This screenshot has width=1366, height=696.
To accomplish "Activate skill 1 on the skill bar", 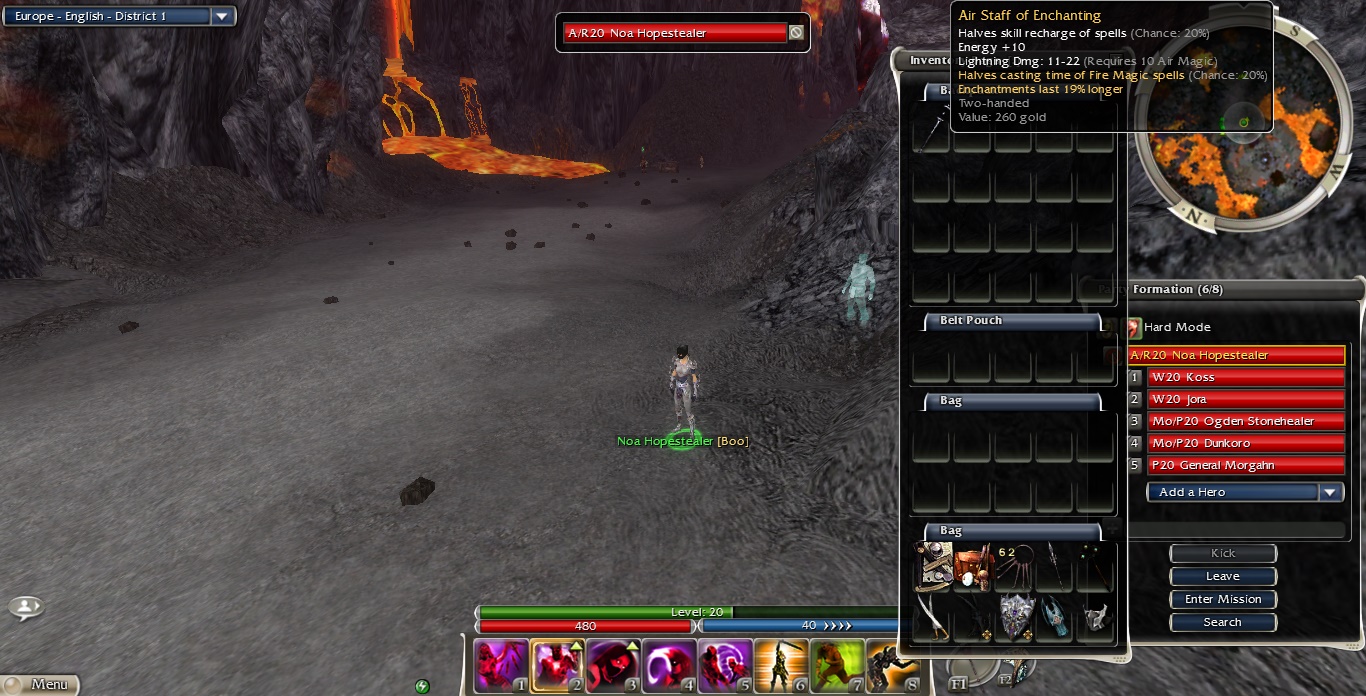I will point(501,666).
